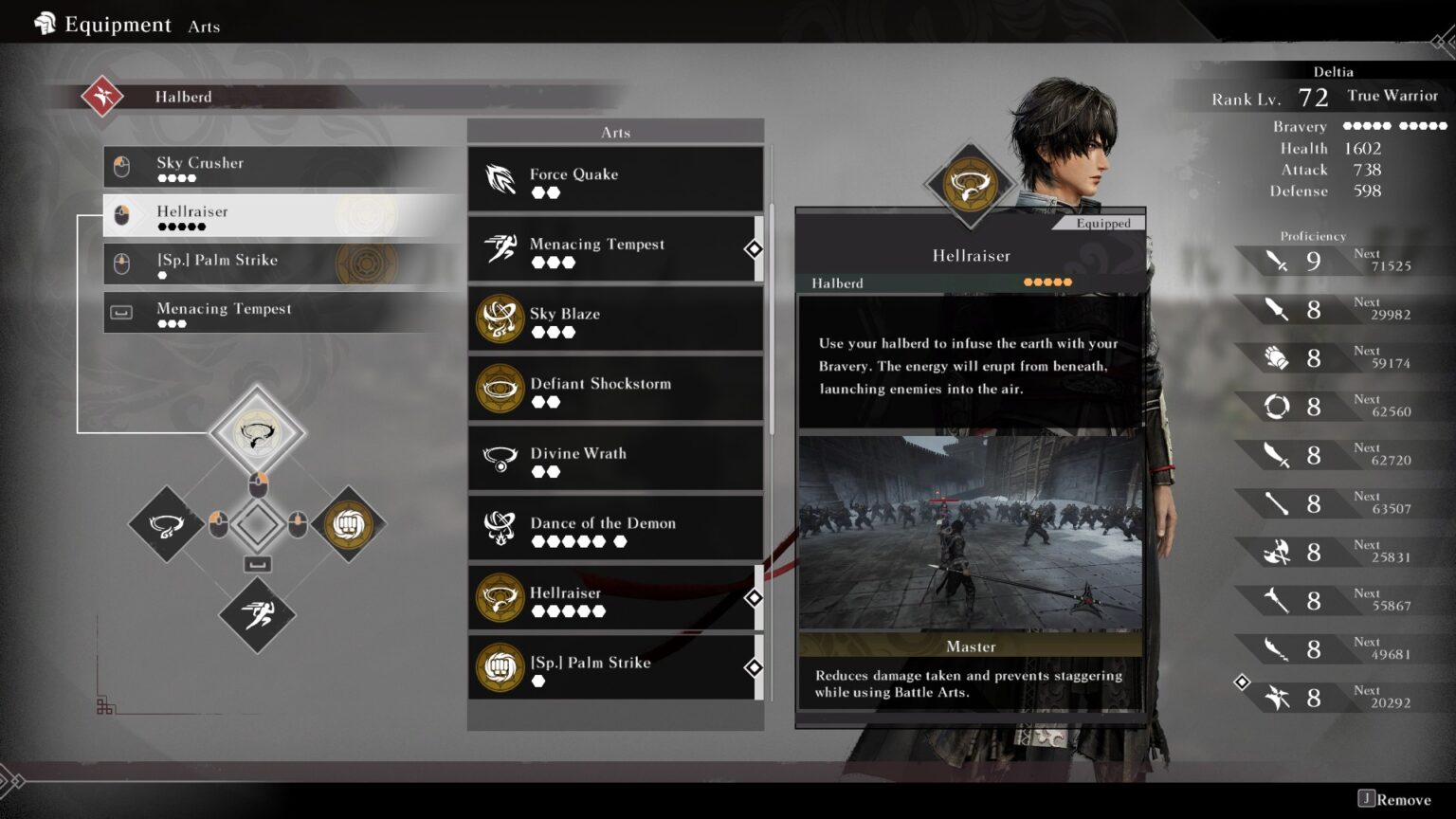The image size is (1456, 819).
Task: Select the Force Quake art icon
Action: point(499,177)
